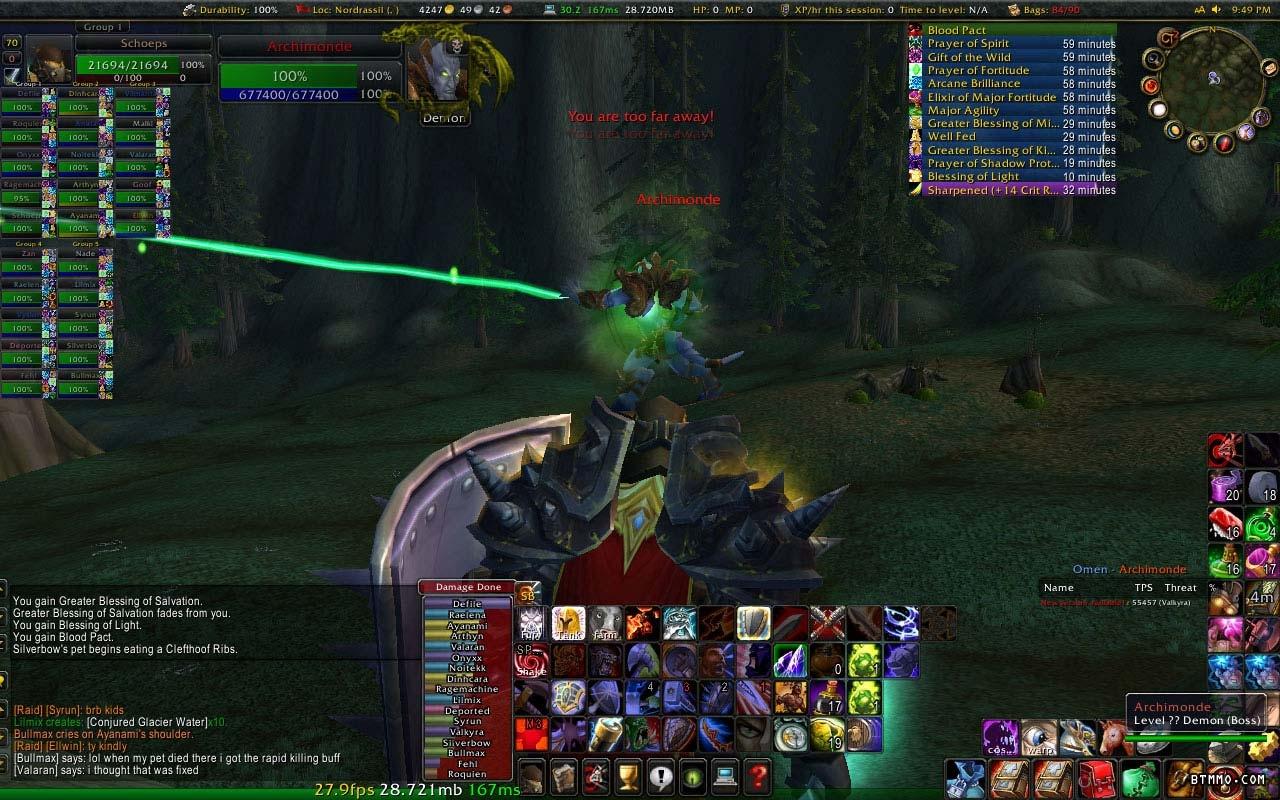
Task: Activate the Tank macro with golden helmet
Action: 568,622
